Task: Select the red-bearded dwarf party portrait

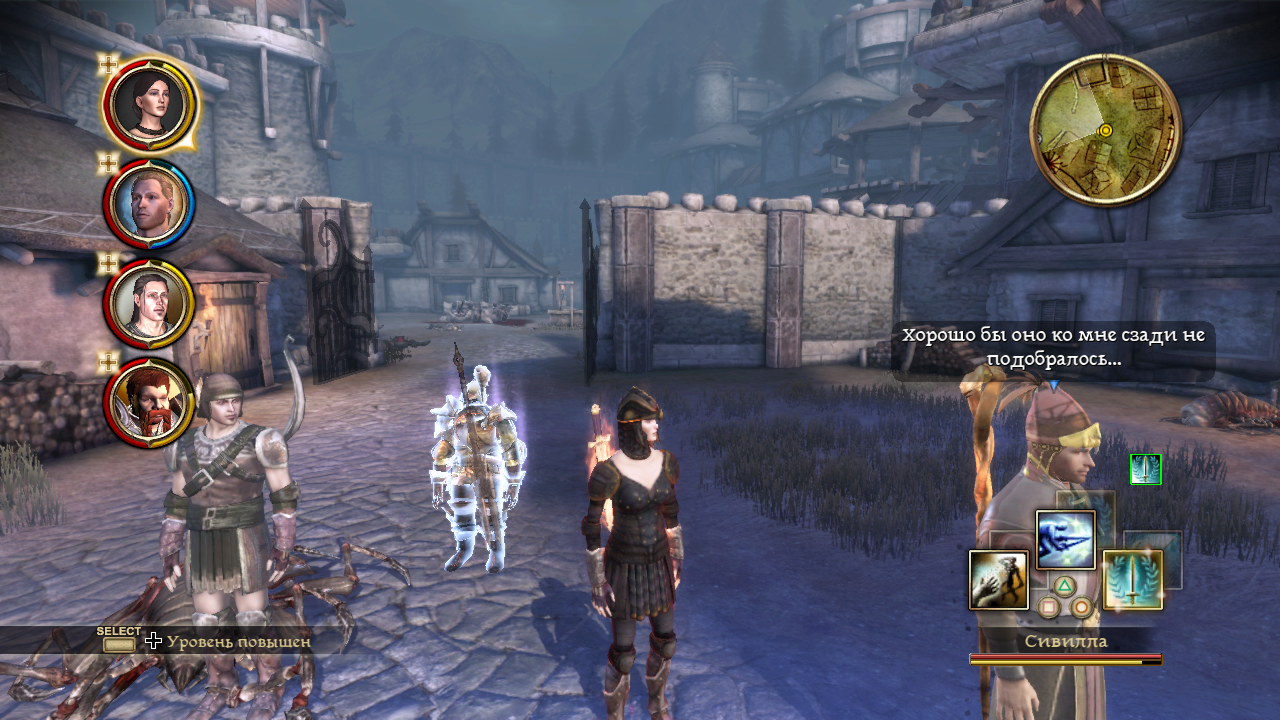Action: 149,402
